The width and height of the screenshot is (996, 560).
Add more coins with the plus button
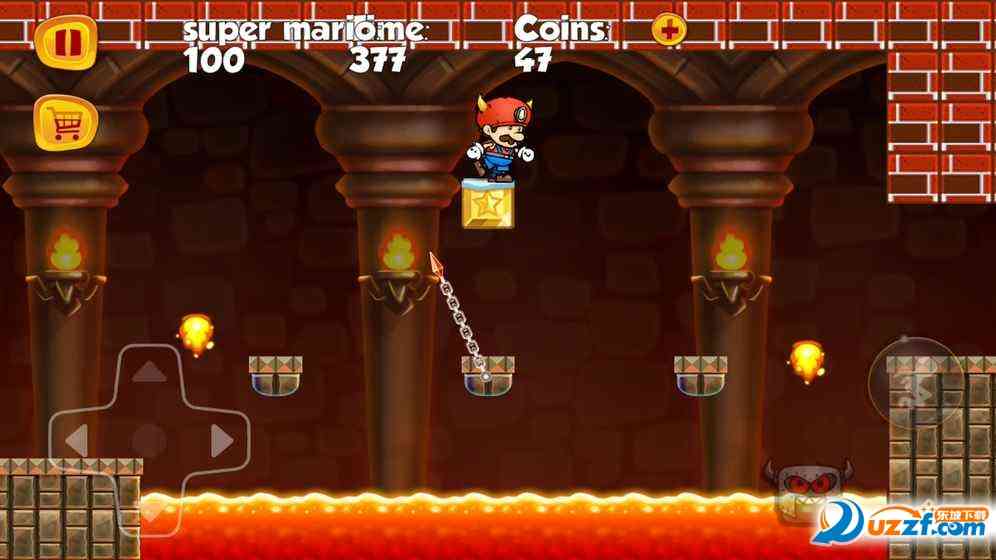coord(669,30)
